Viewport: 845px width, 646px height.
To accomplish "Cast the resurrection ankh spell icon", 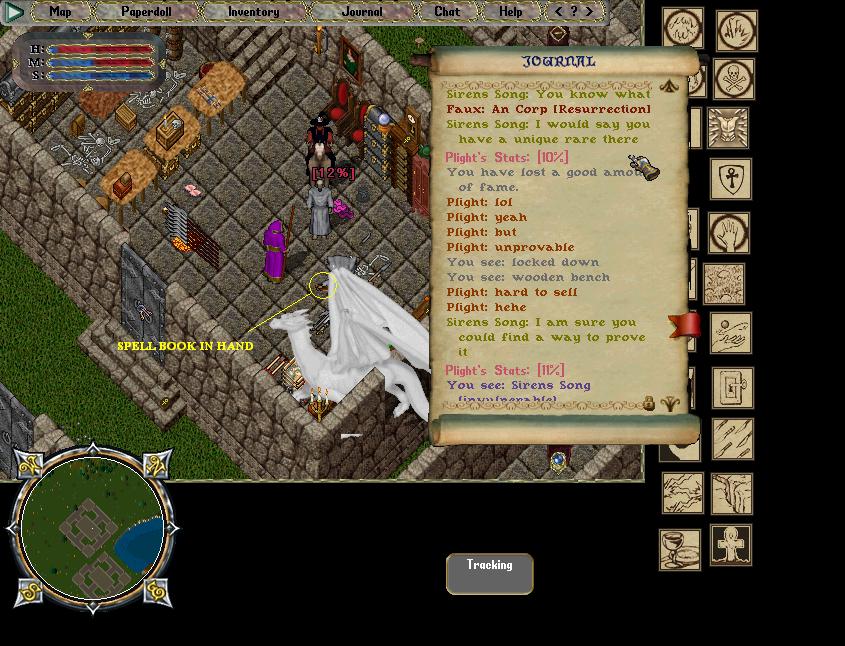I will [x=731, y=546].
